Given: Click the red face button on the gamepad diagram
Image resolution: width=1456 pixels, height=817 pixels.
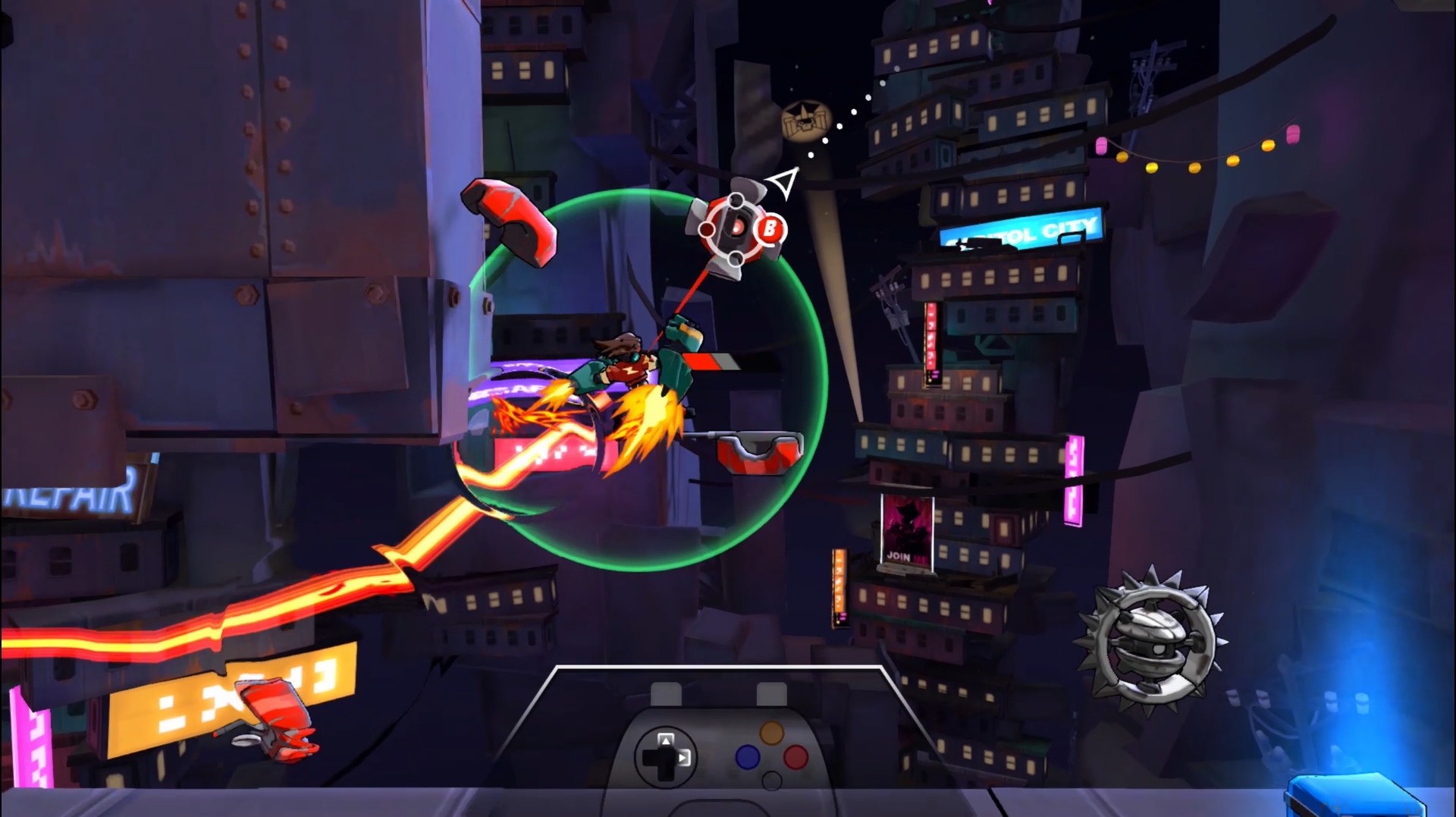Looking at the screenshot, I should click(x=795, y=758).
